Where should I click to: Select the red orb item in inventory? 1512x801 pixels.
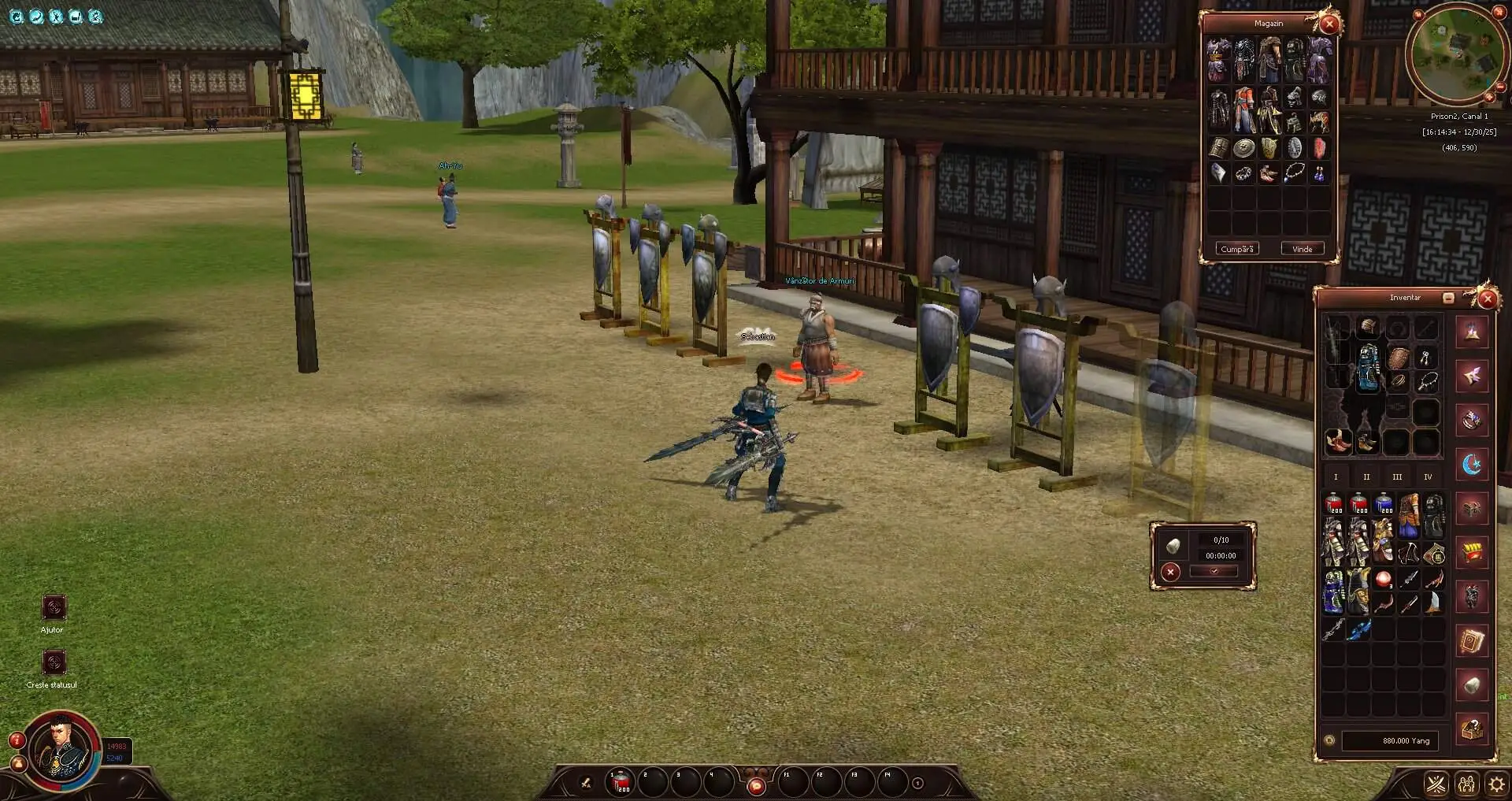point(1383,580)
